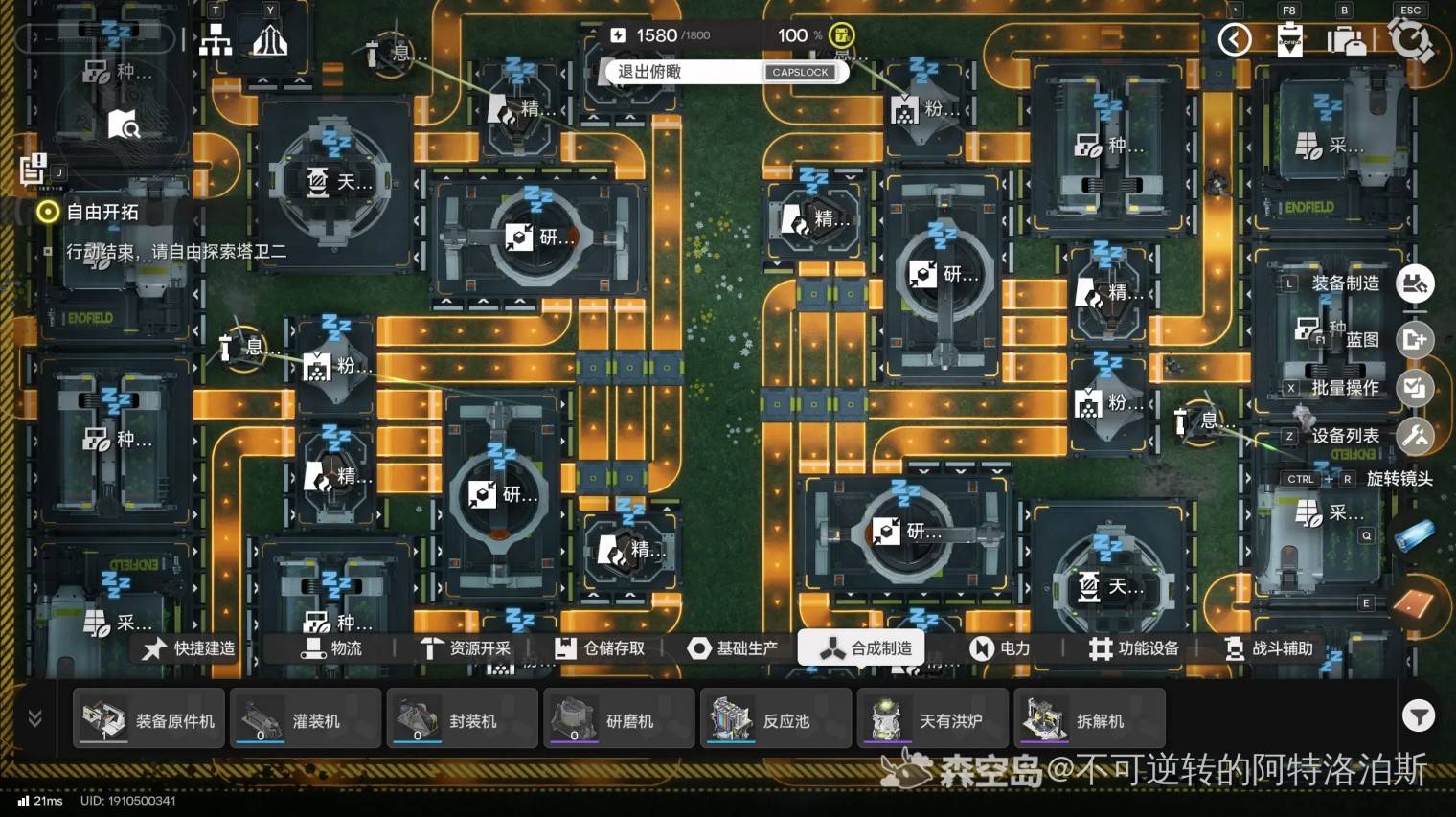Open the 资源开采 resource mining category
The width and height of the screenshot is (1456, 817).
coord(466,648)
